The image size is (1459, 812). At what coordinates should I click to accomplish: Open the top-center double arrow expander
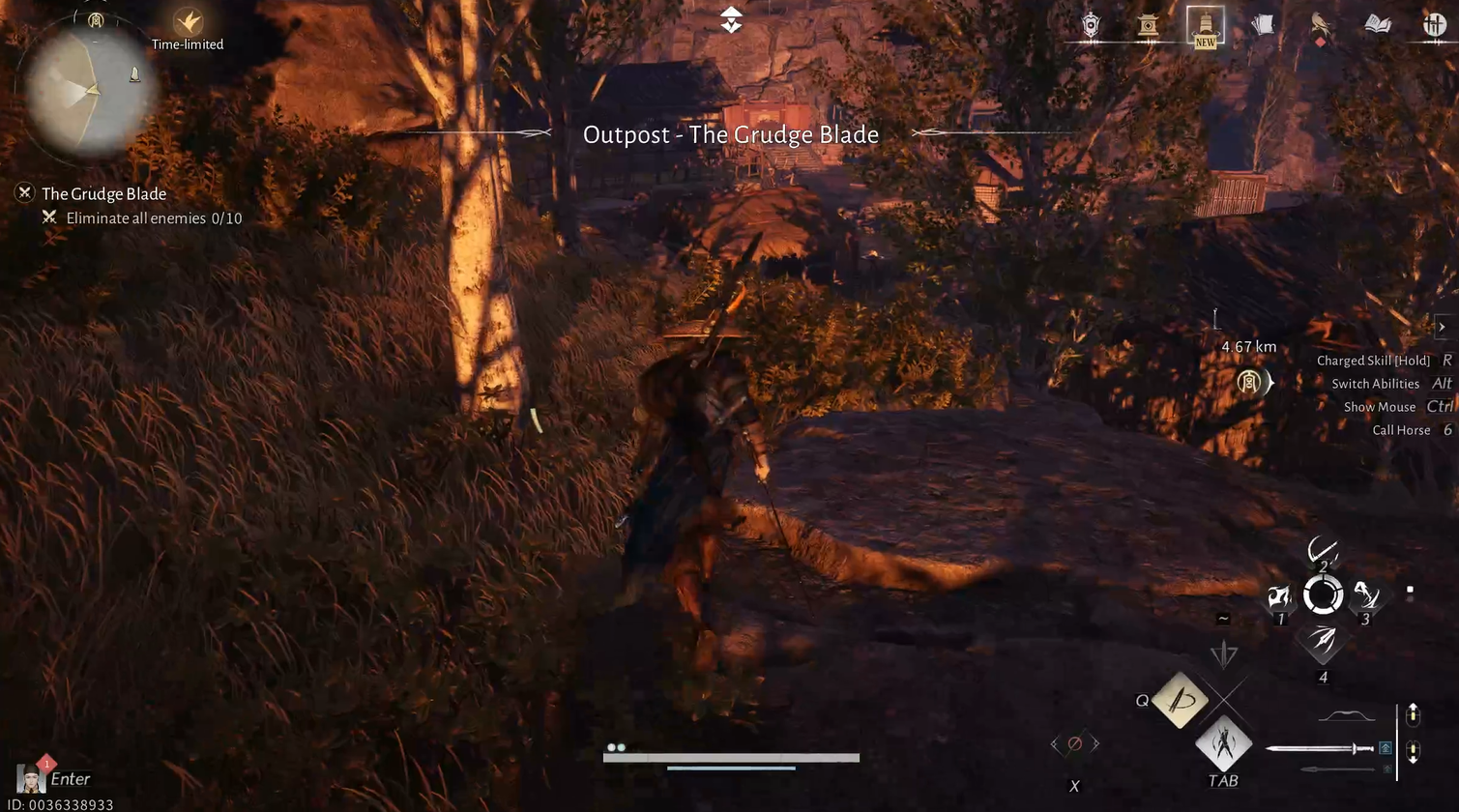coord(730,19)
